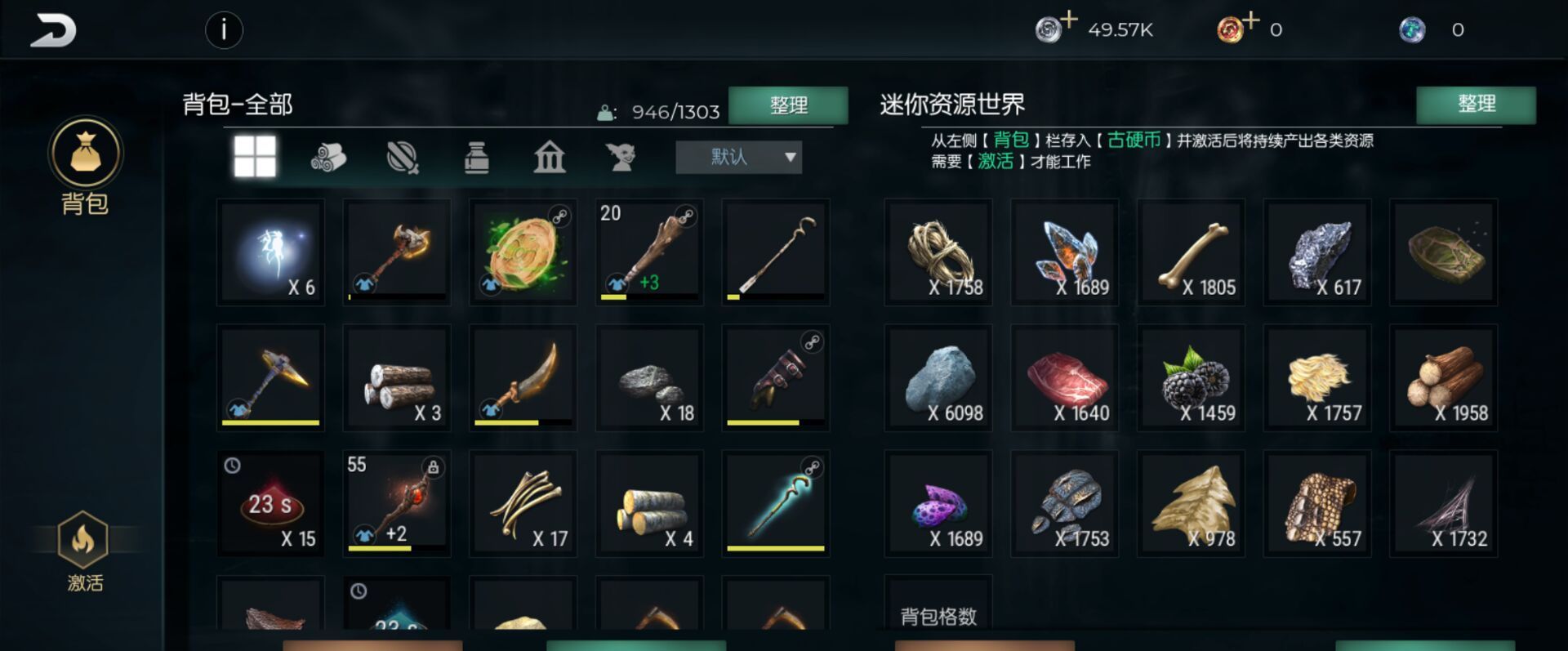Toggle the link icon on the glowing staff
Image resolution: width=1568 pixels, height=651 pixels.
[812, 466]
